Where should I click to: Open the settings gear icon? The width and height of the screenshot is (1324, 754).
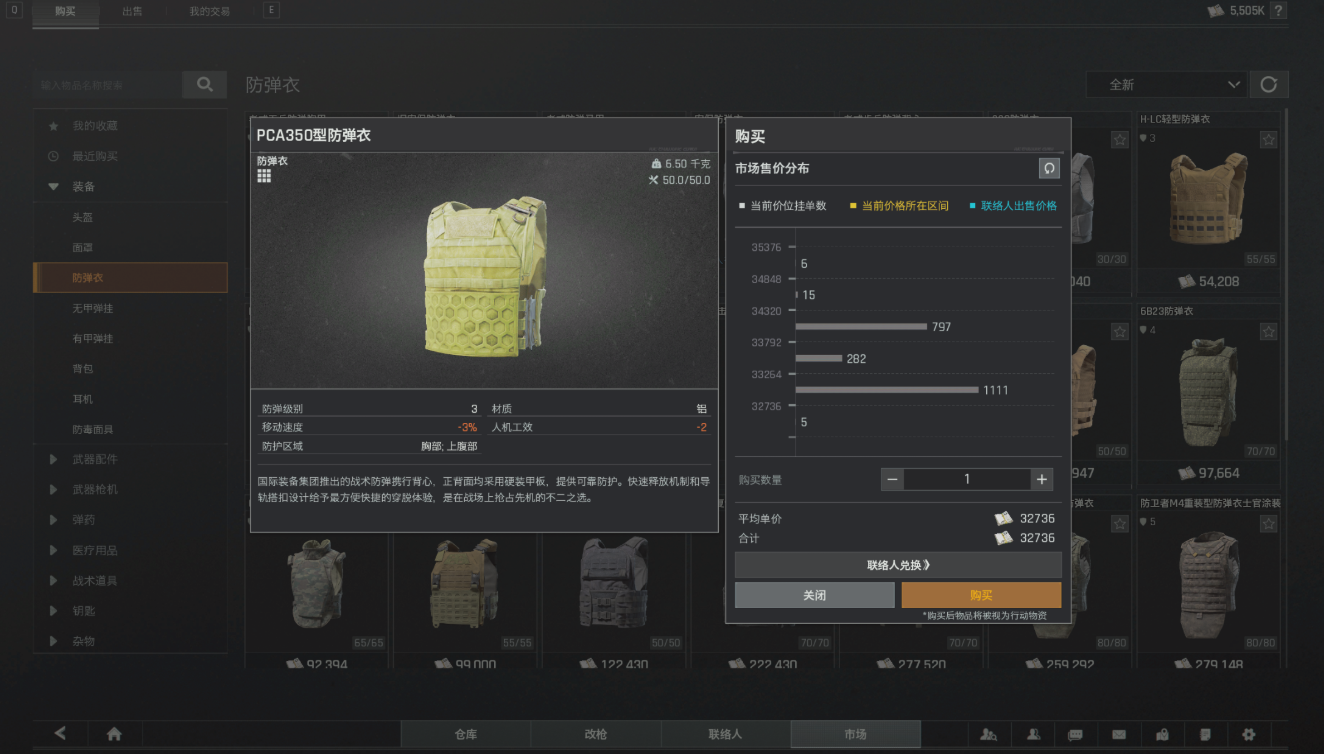click(1250, 734)
